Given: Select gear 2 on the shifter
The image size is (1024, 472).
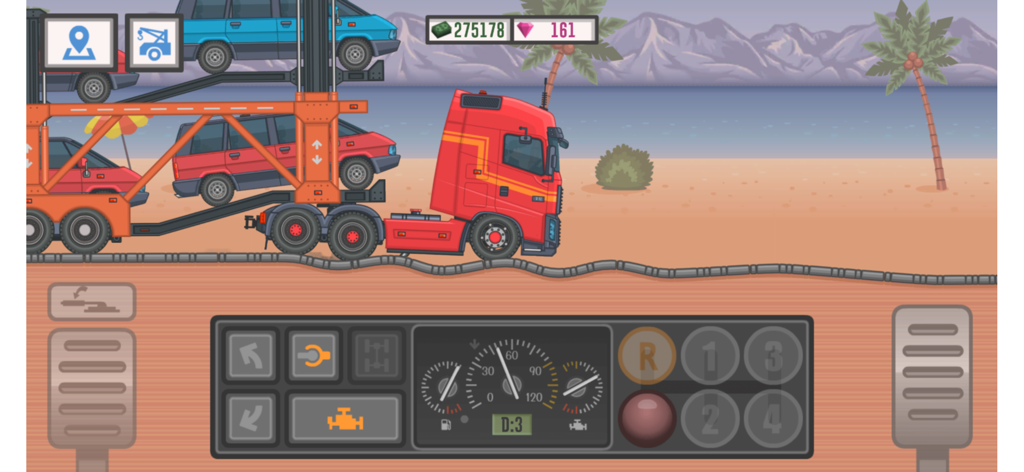Looking at the screenshot, I should click(x=710, y=417).
